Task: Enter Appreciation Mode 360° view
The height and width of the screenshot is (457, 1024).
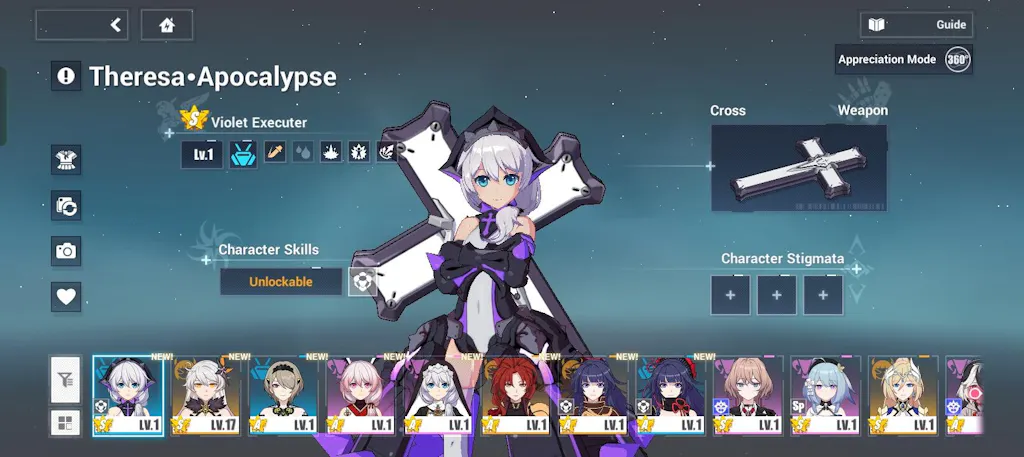Action: coord(904,59)
